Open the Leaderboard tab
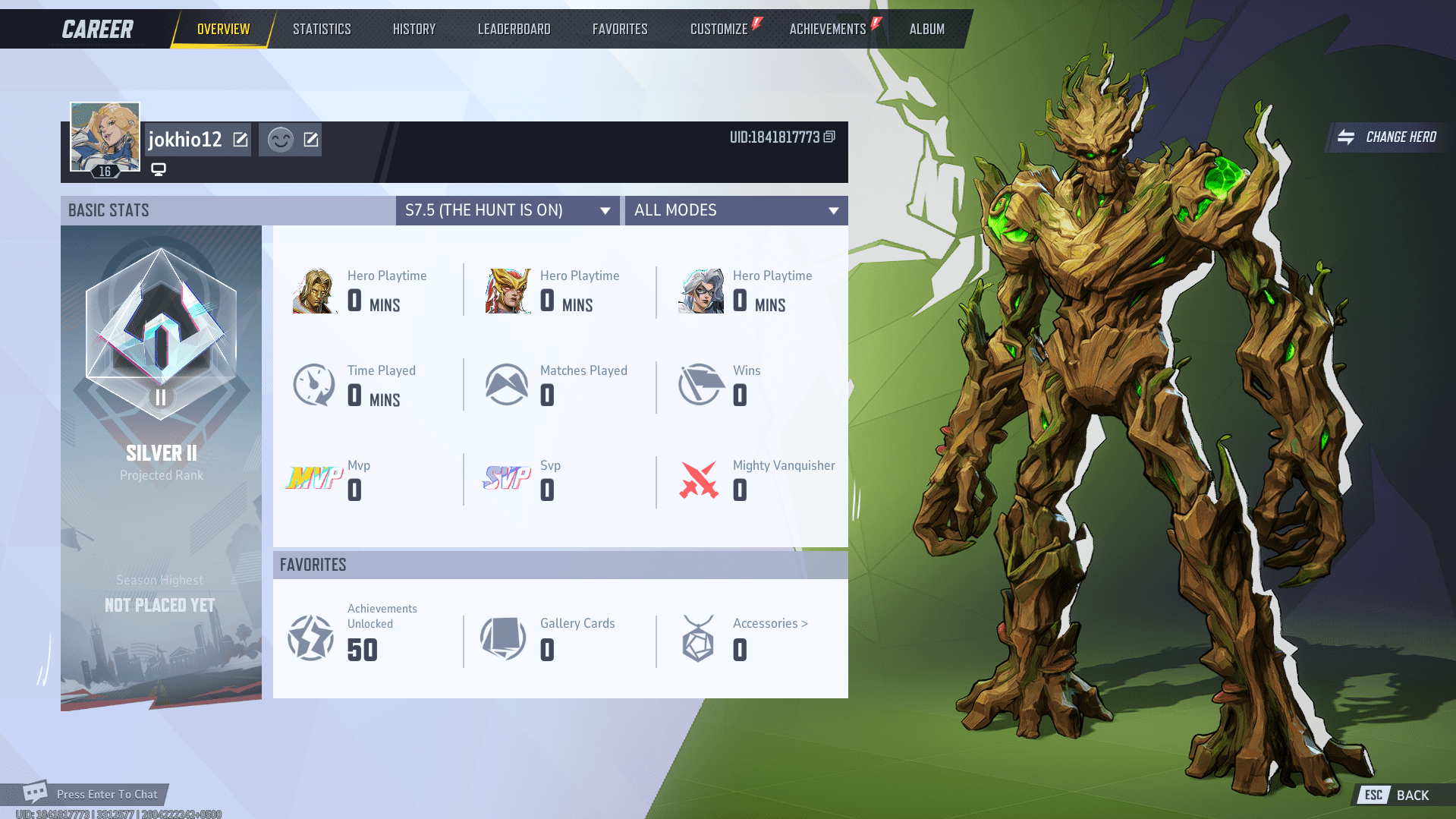Viewport: 1456px width, 819px height. point(514,28)
